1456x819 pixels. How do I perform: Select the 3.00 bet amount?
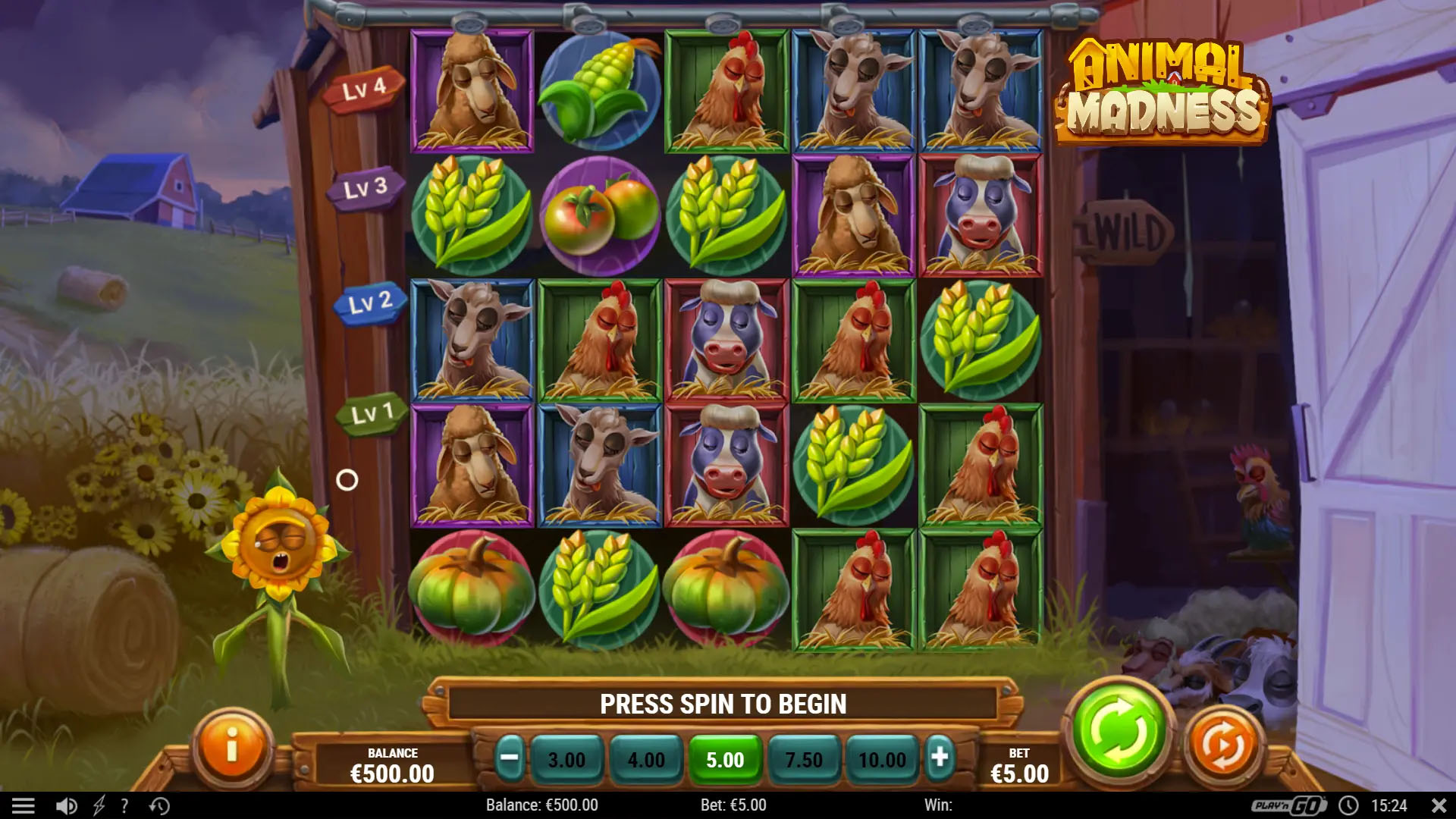566,759
